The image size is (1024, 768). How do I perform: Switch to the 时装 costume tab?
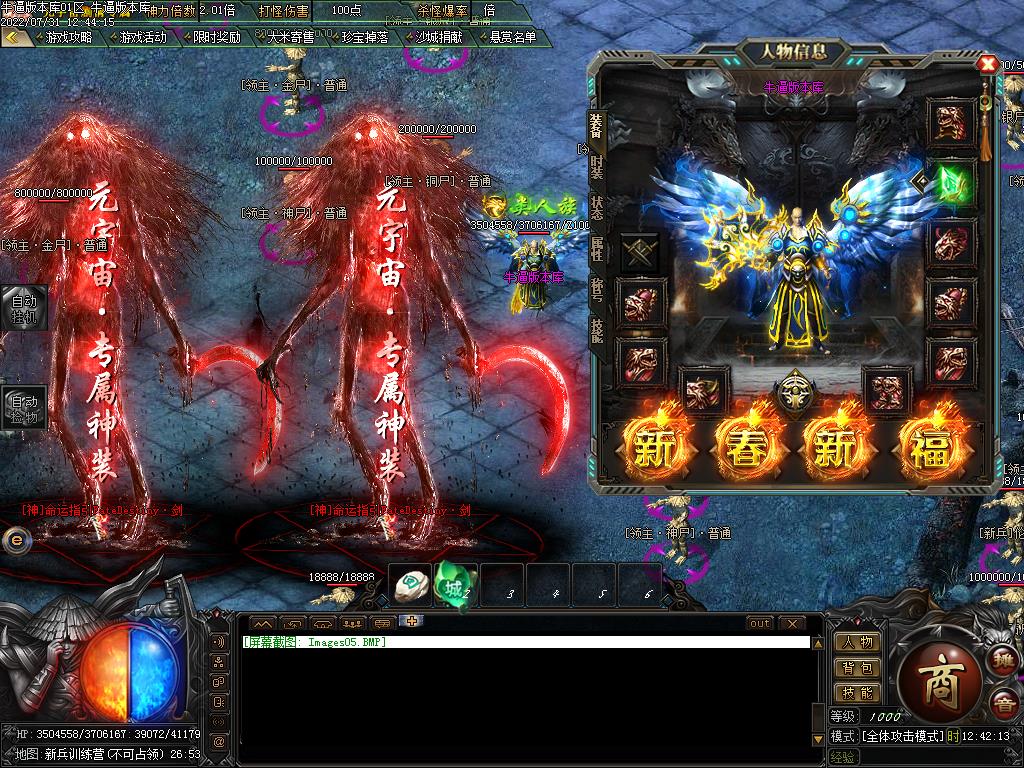coord(597,166)
